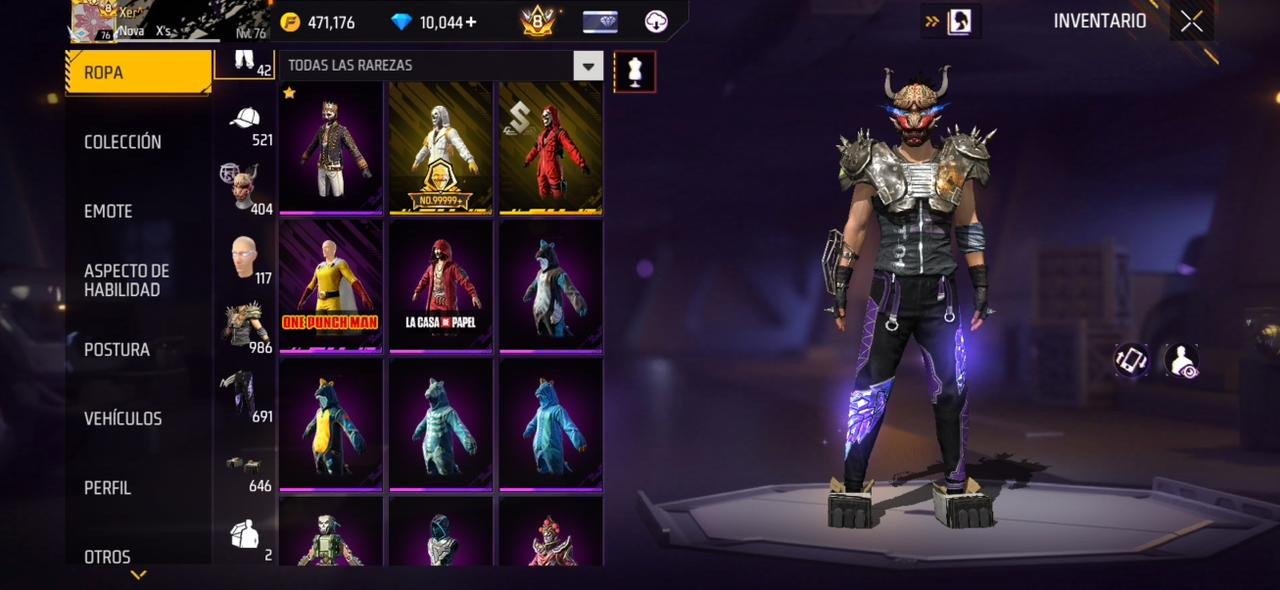Open the EMOTE category
This screenshot has height=590, width=1280.
click(108, 211)
